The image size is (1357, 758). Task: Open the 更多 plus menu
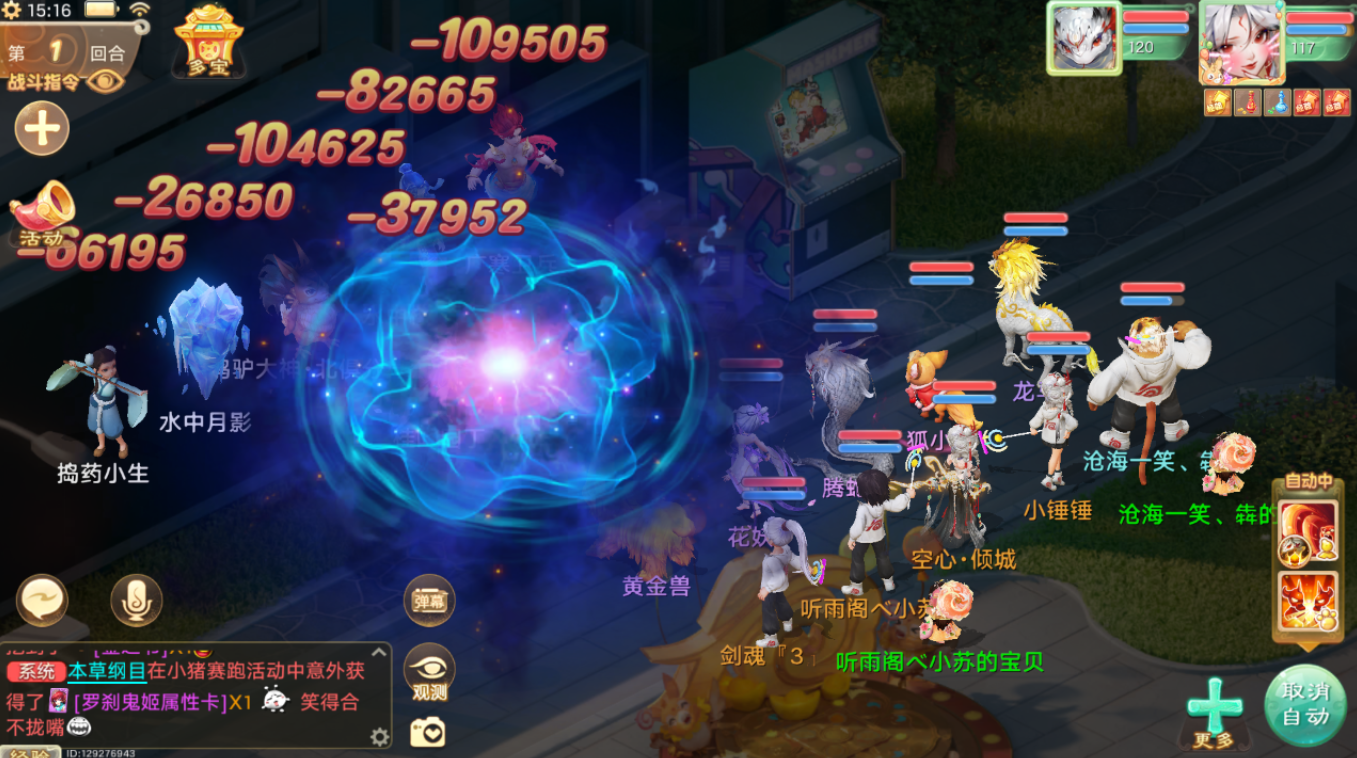tap(1214, 710)
